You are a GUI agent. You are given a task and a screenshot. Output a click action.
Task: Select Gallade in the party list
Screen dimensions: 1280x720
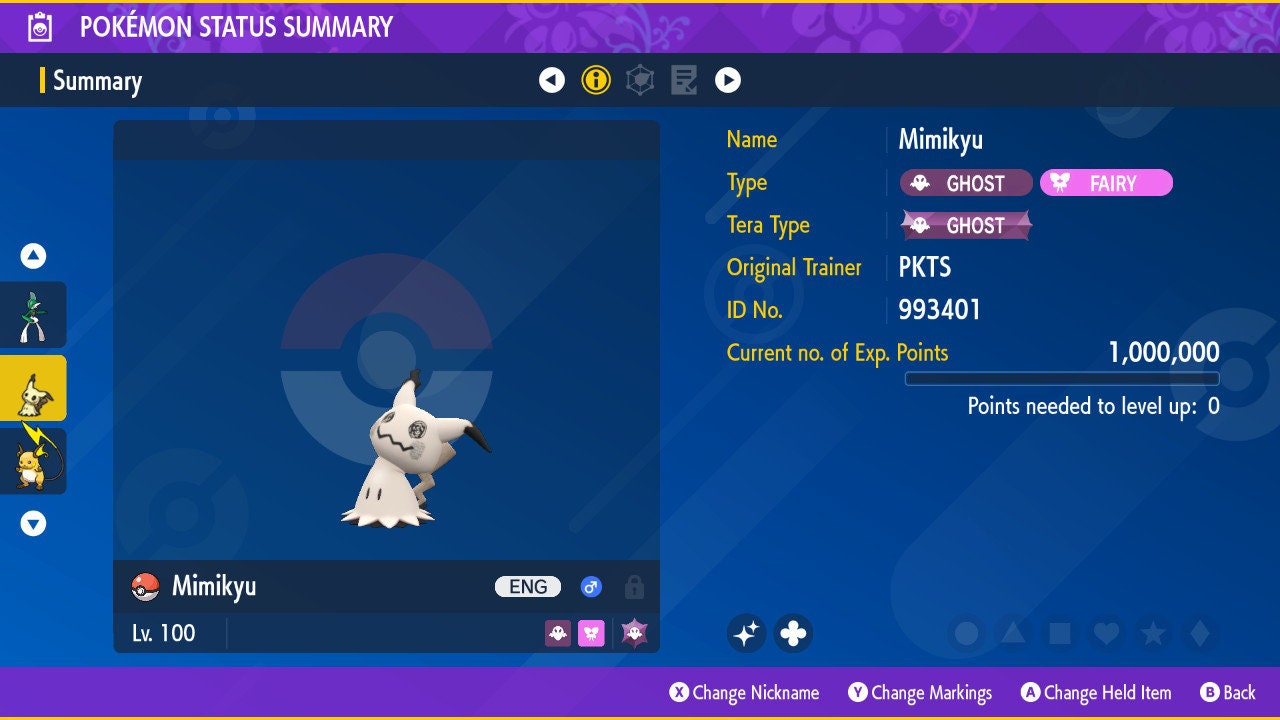coord(33,315)
